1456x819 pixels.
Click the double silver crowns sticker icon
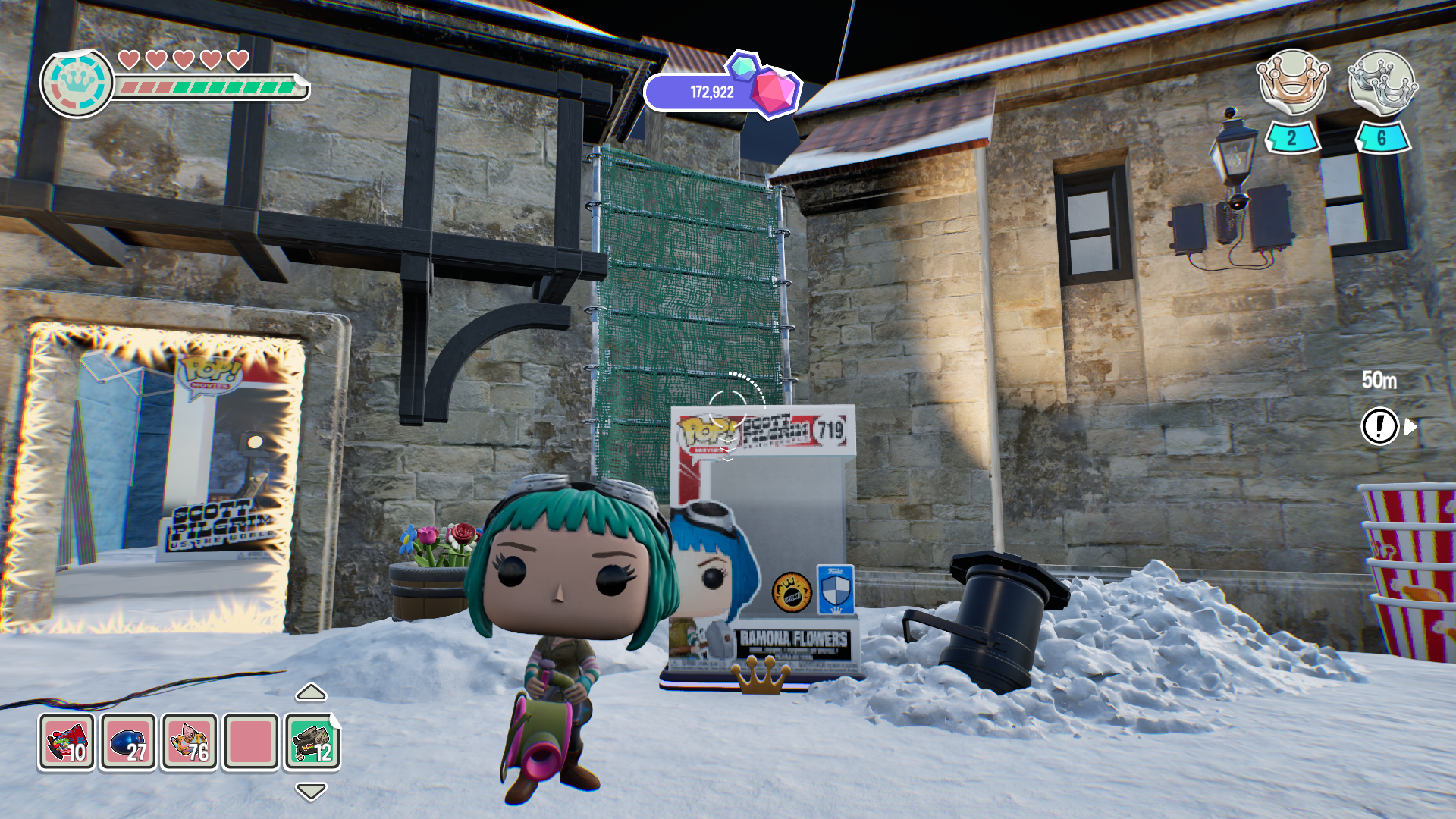pos(1382,82)
